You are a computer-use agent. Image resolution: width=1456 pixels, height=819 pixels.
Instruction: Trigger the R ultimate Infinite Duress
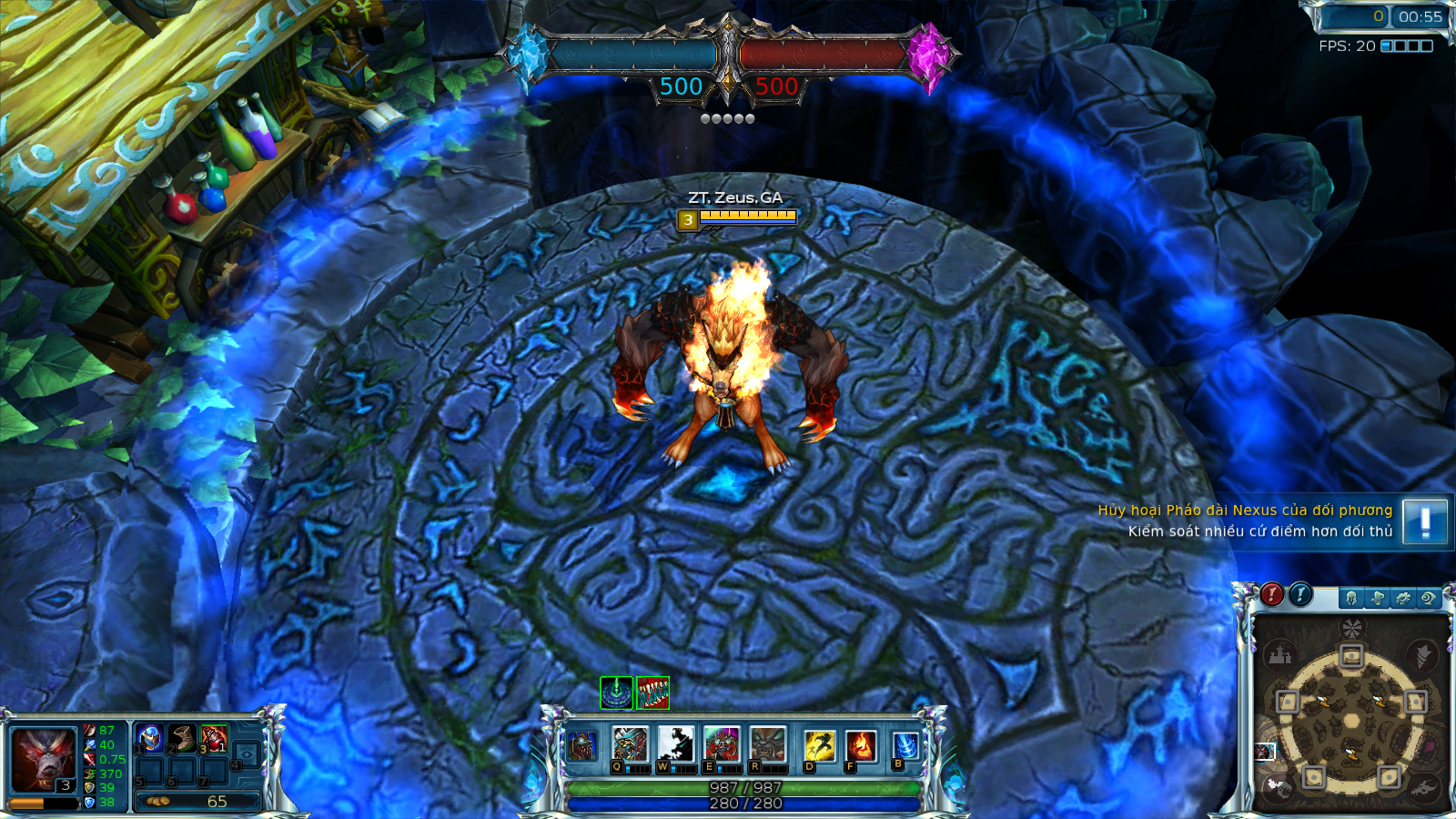coord(768,743)
